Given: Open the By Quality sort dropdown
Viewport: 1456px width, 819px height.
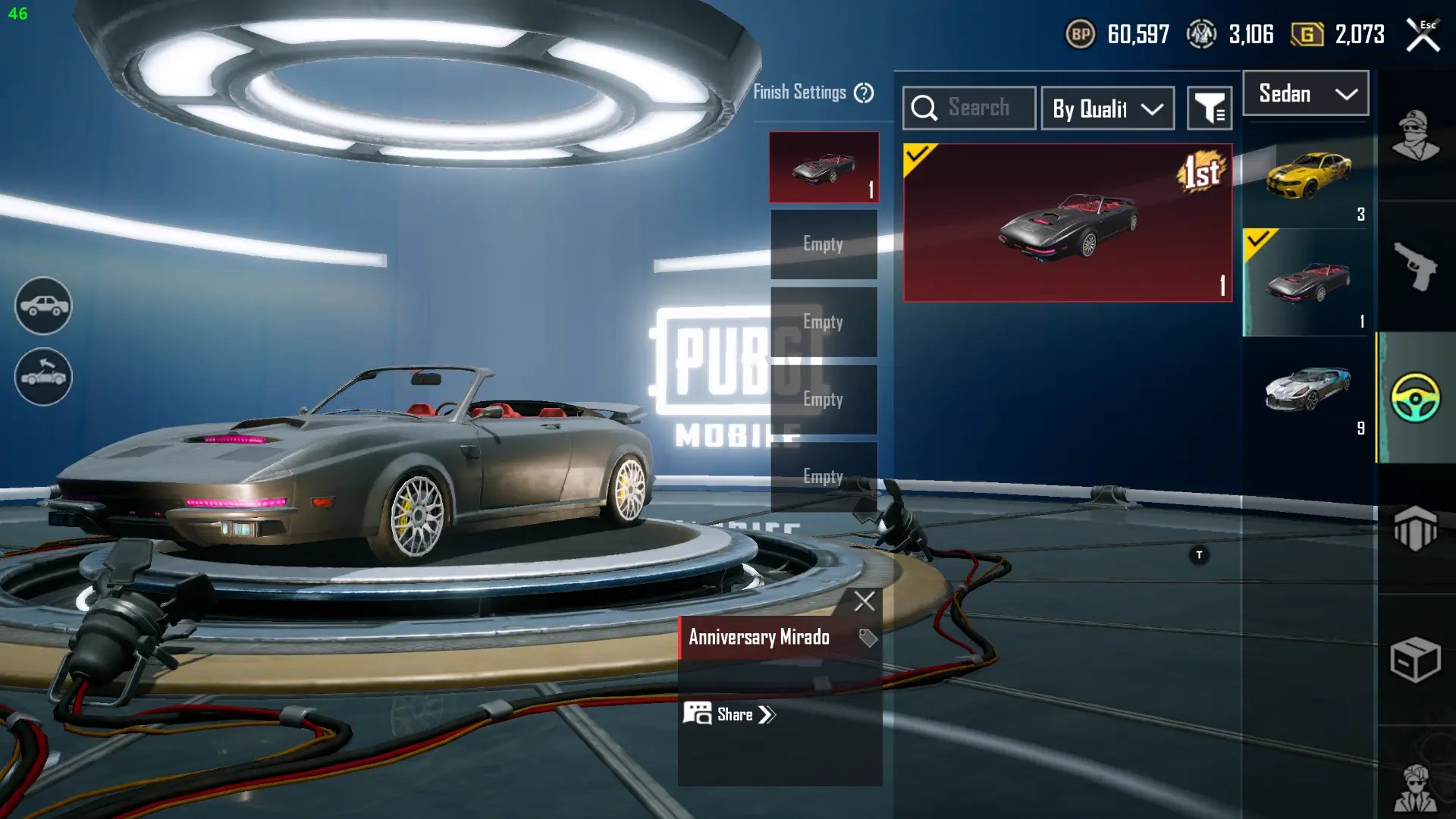Looking at the screenshot, I should pos(1108,109).
